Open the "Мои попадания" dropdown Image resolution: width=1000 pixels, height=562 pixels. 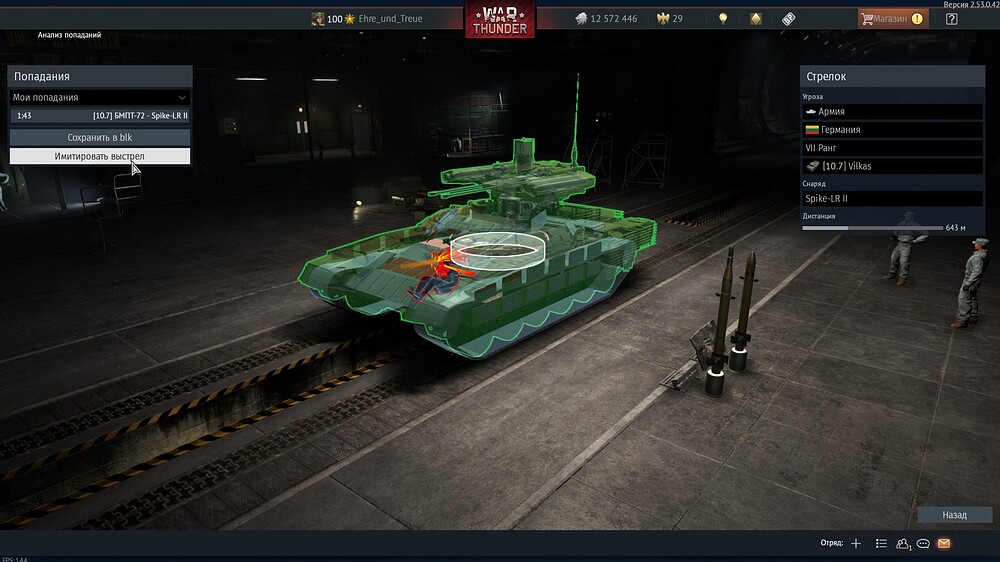[x=100, y=98]
